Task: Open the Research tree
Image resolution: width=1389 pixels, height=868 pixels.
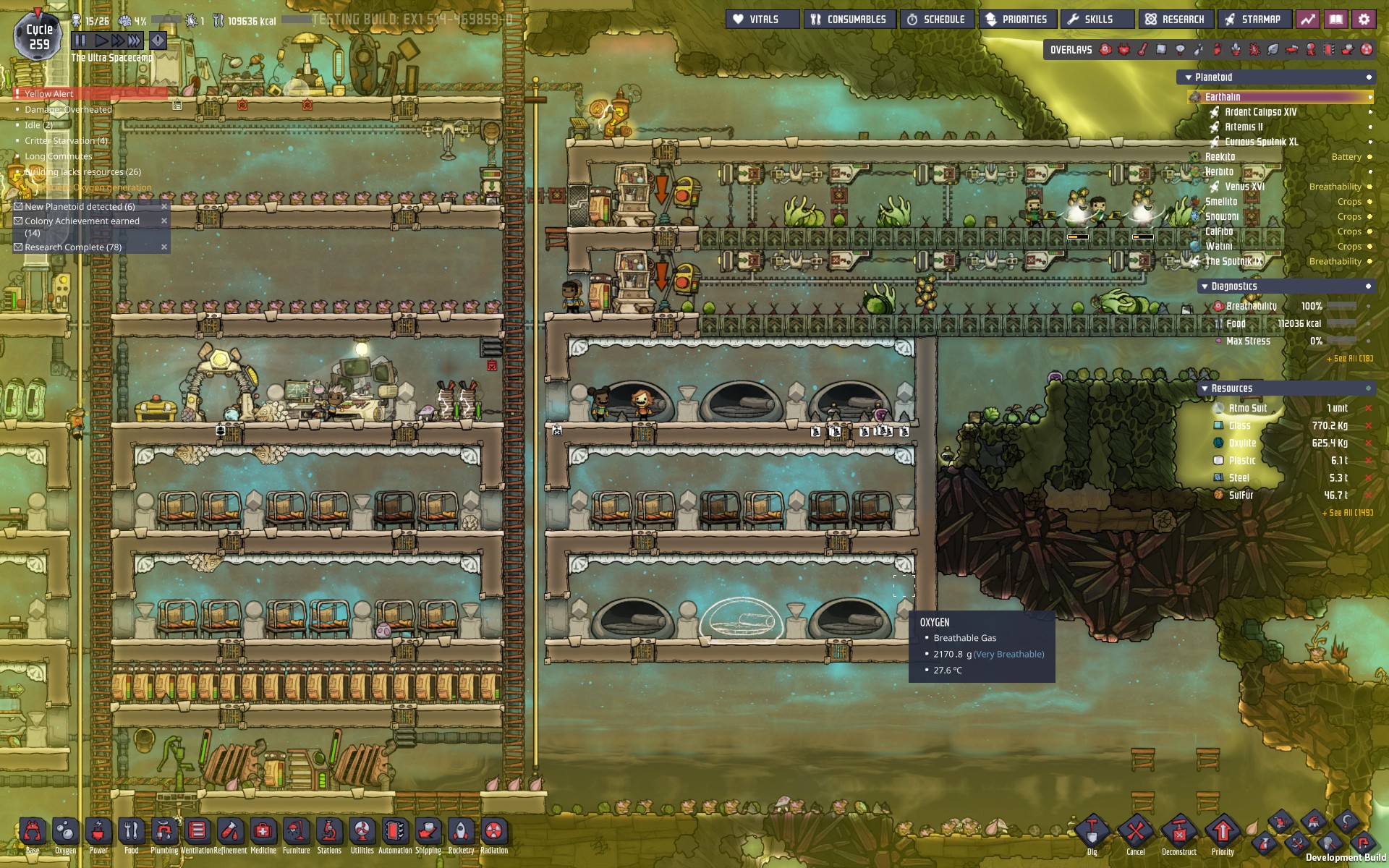Action: click(1176, 20)
